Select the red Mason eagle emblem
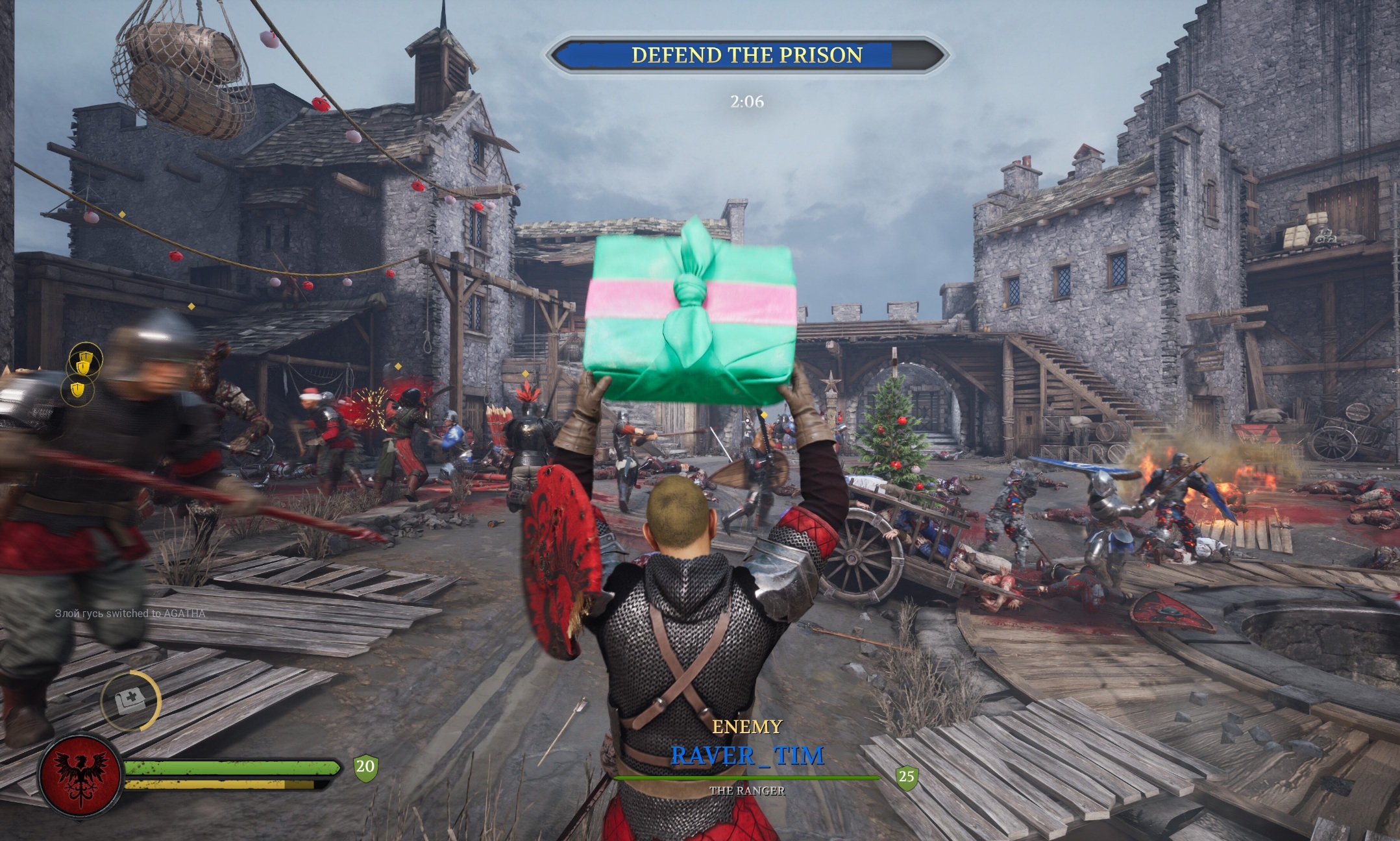The width and height of the screenshot is (1400, 841). [x=80, y=775]
